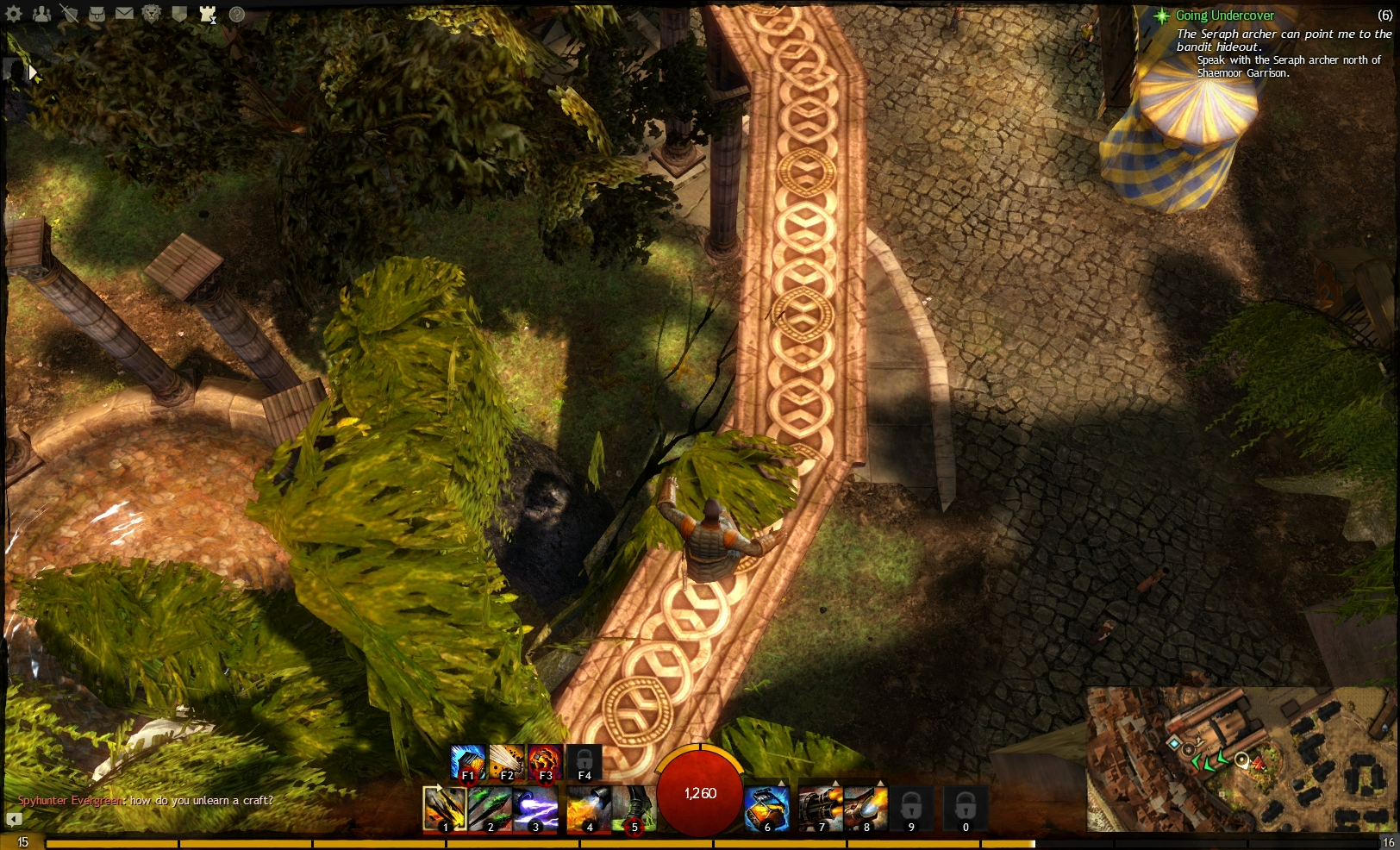Expand skill selection arrow above slot 6
Image resolution: width=1400 pixels, height=850 pixels.
(x=781, y=781)
